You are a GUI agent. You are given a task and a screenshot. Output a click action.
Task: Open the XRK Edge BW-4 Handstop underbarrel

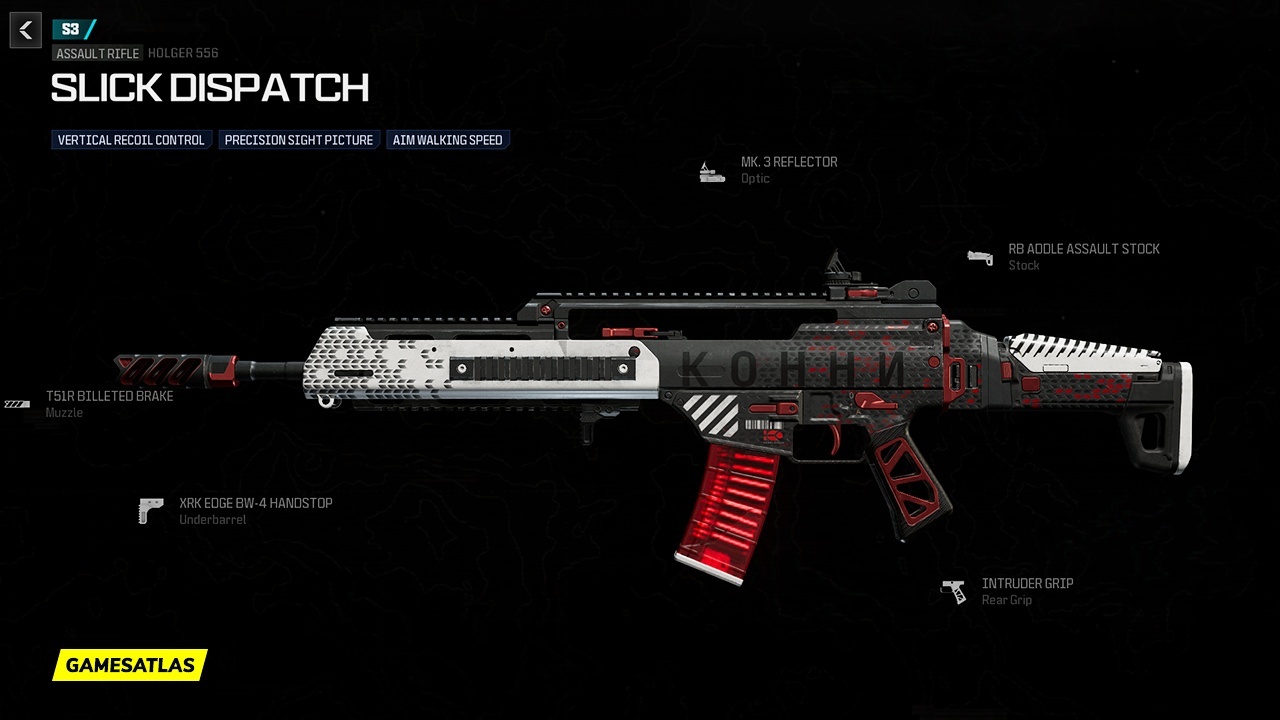coord(255,503)
